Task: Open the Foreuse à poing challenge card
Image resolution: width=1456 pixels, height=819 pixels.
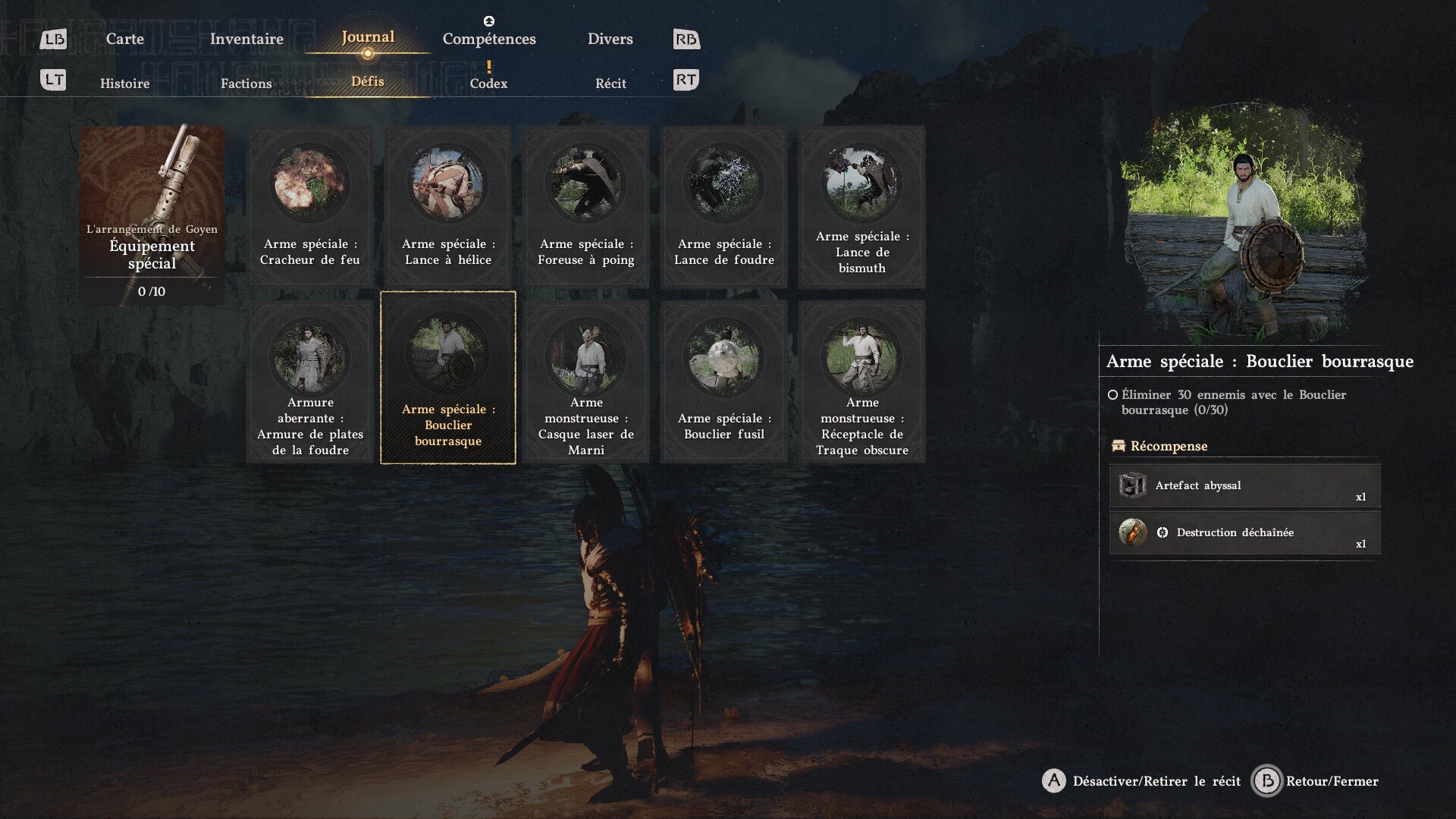Action: pyautogui.click(x=586, y=206)
